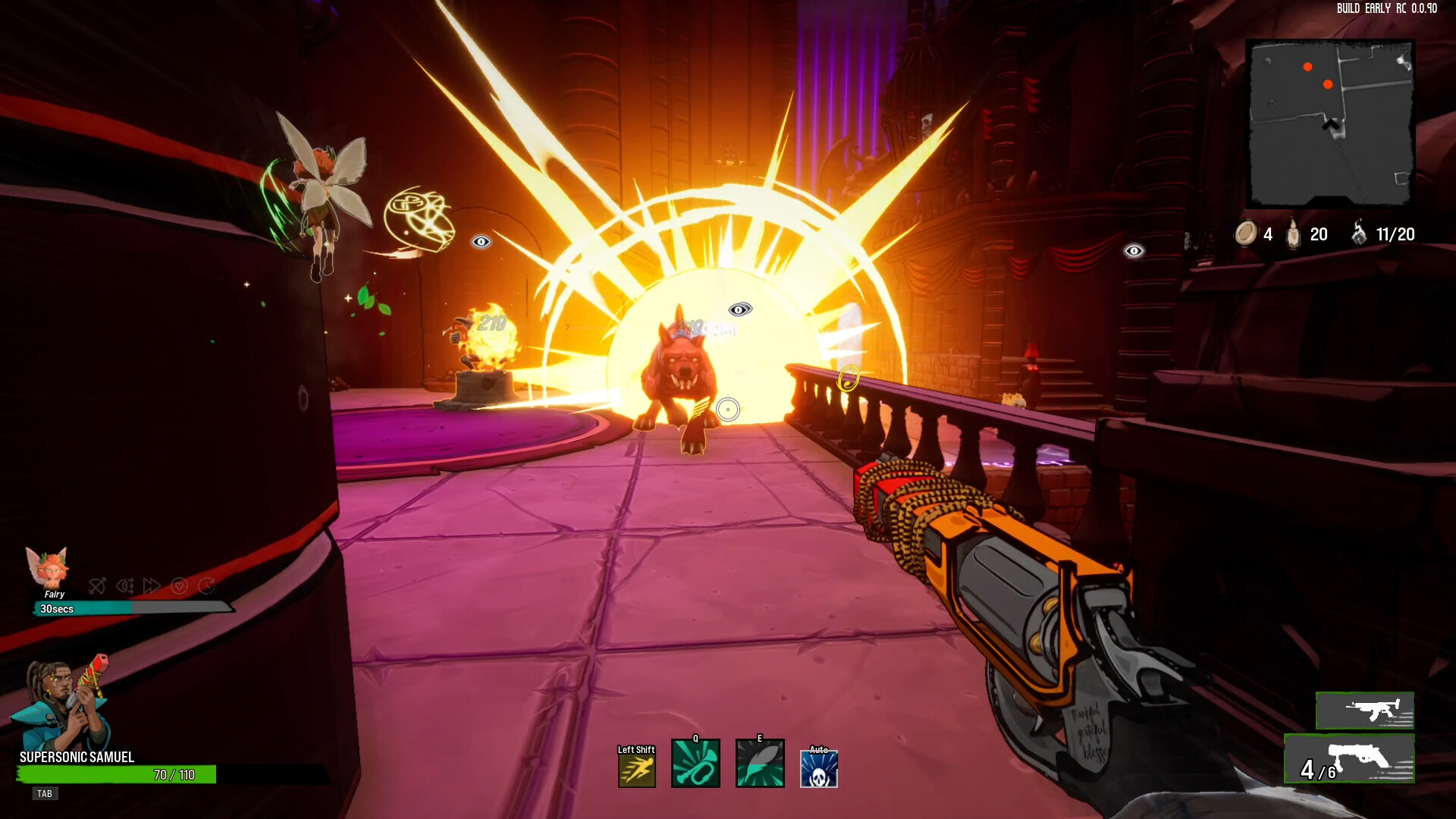The width and height of the screenshot is (1456, 819).
Task: Click the gold coin currency icon
Action: (x=1245, y=234)
